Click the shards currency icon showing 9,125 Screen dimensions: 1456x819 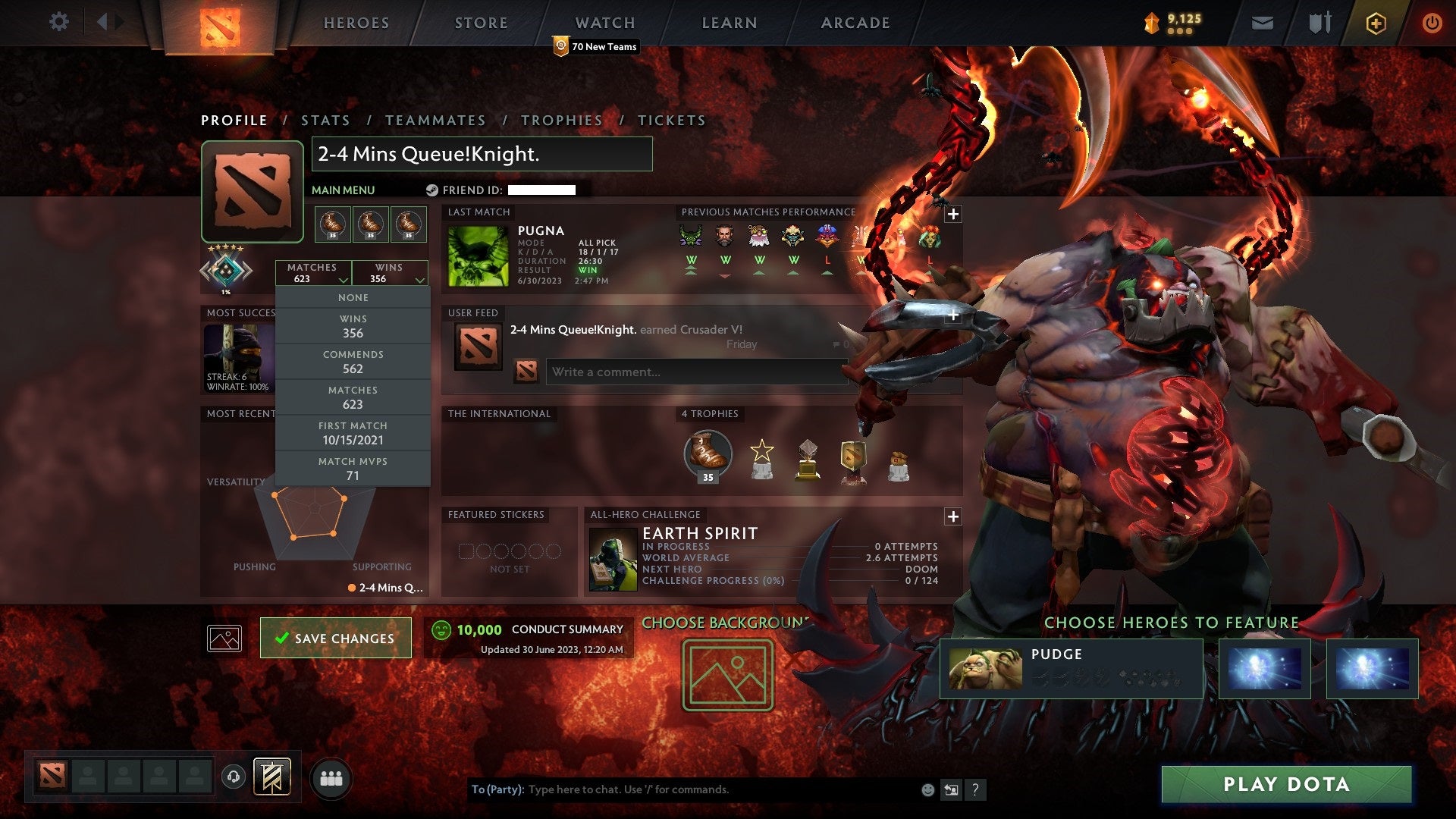point(1153,23)
